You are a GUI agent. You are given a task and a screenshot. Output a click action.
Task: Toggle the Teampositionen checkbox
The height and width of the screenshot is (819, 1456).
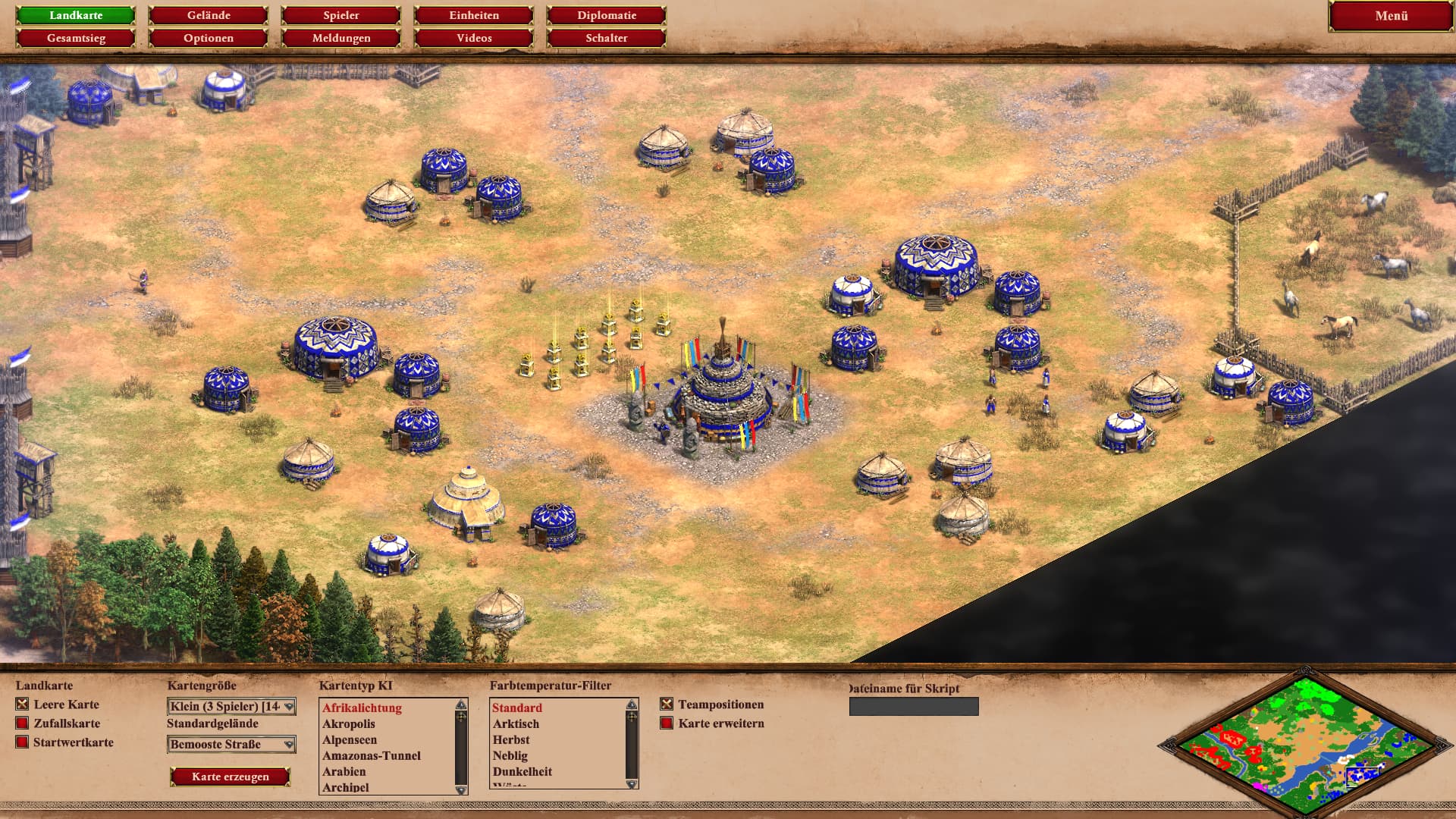(667, 704)
